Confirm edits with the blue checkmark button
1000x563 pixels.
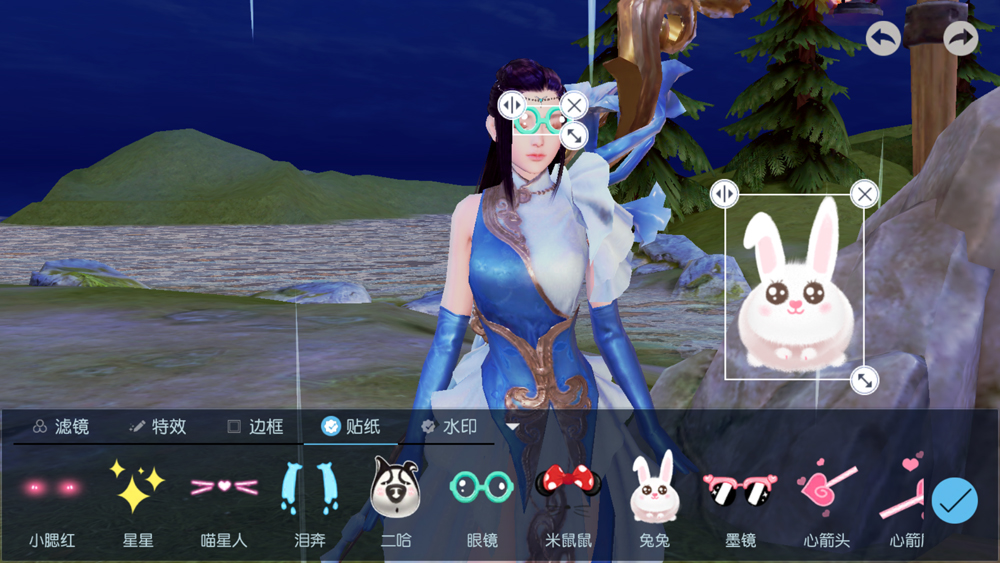click(x=954, y=500)
